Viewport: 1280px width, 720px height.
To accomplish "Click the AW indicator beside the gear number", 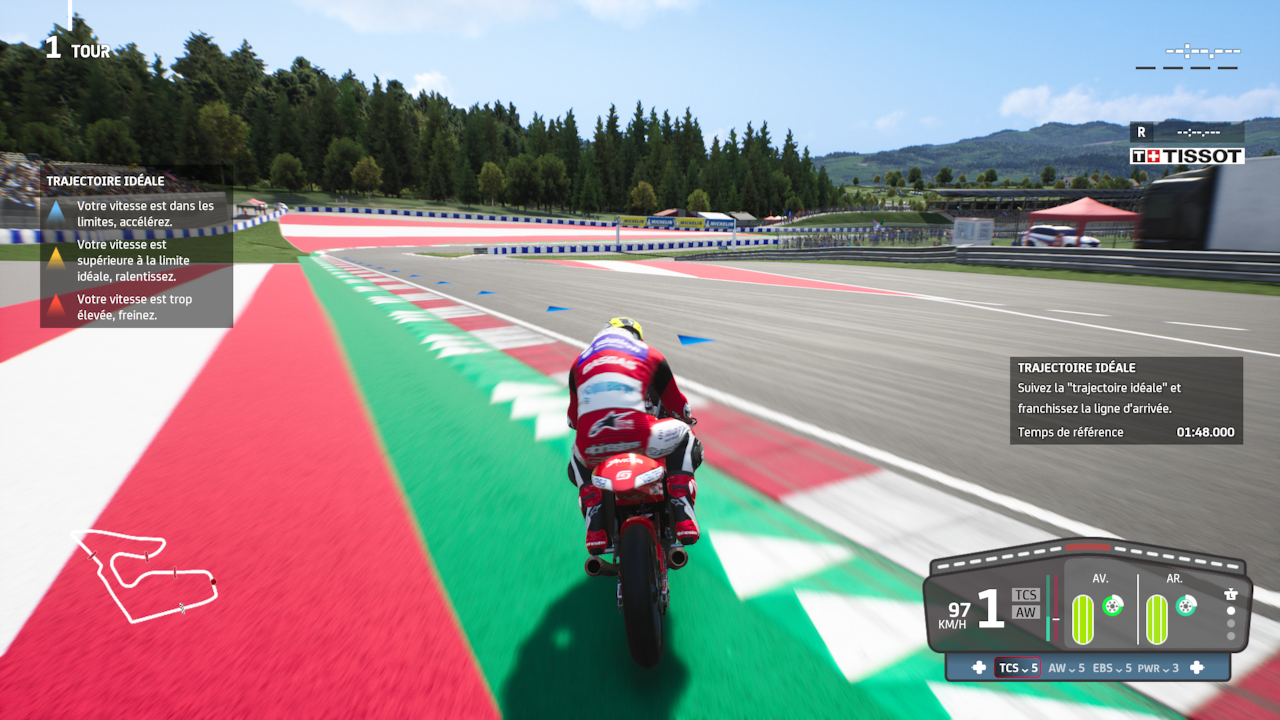I will tap(1026, 612).
